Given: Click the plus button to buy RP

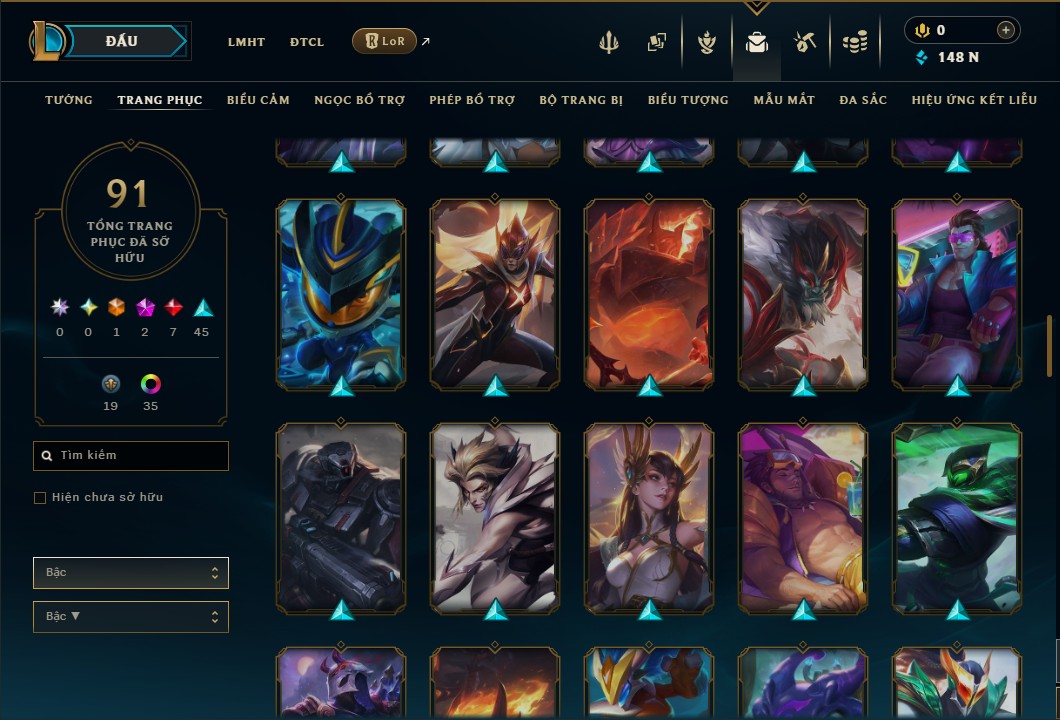Looking at the screenshot, I should (1005, 30).
